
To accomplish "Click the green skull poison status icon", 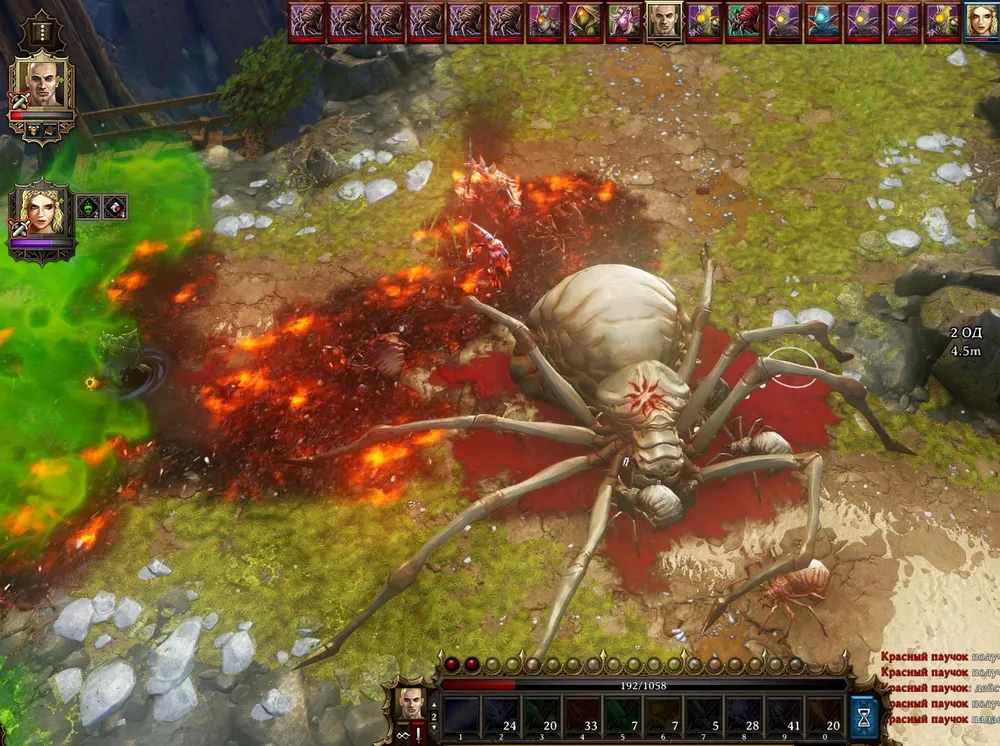I will tap(88, 207).
